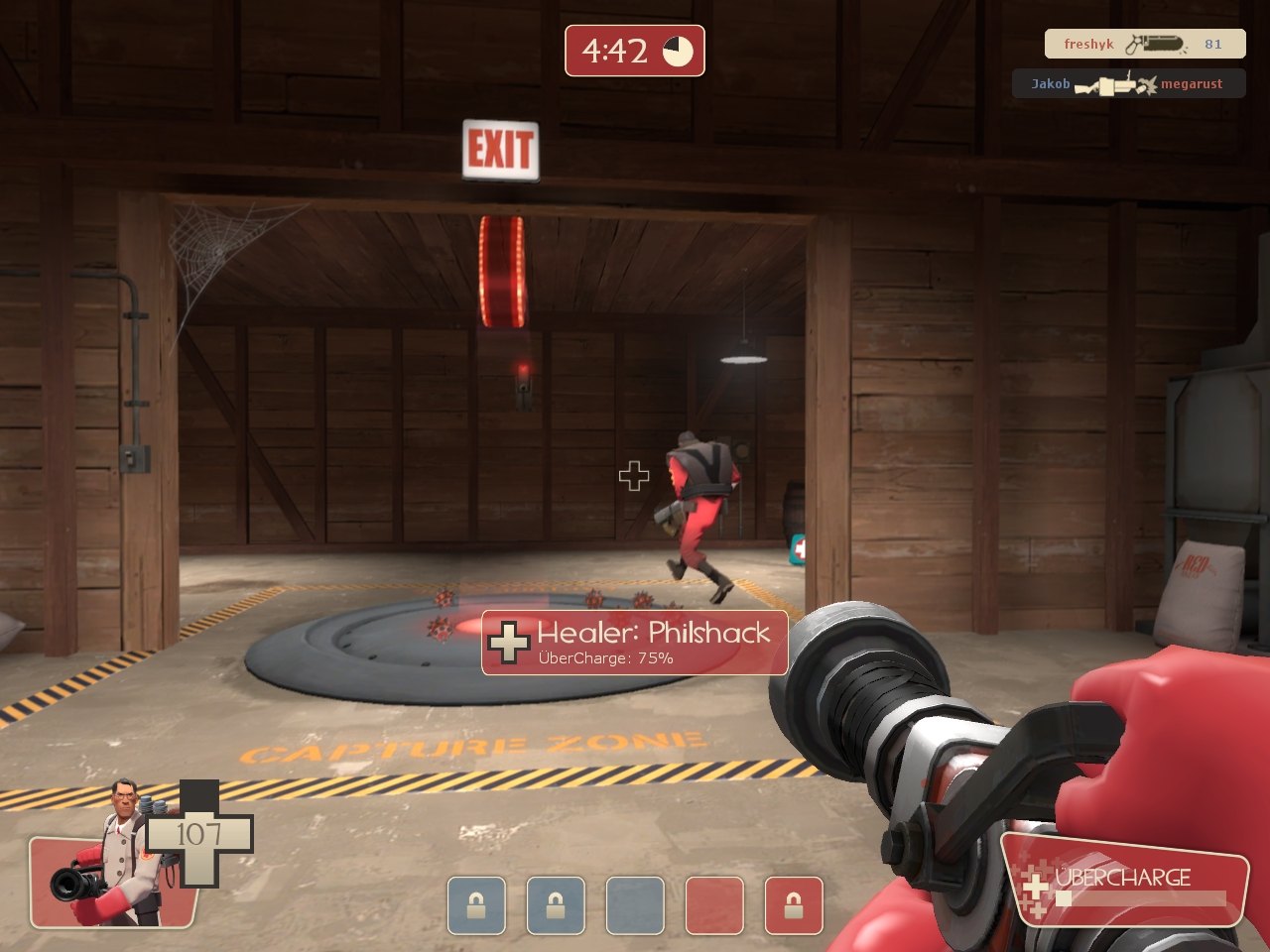Viewport: 1270px width, 952px height.
Task: Click the freshyk kill feed entry
Action: 1144,44
